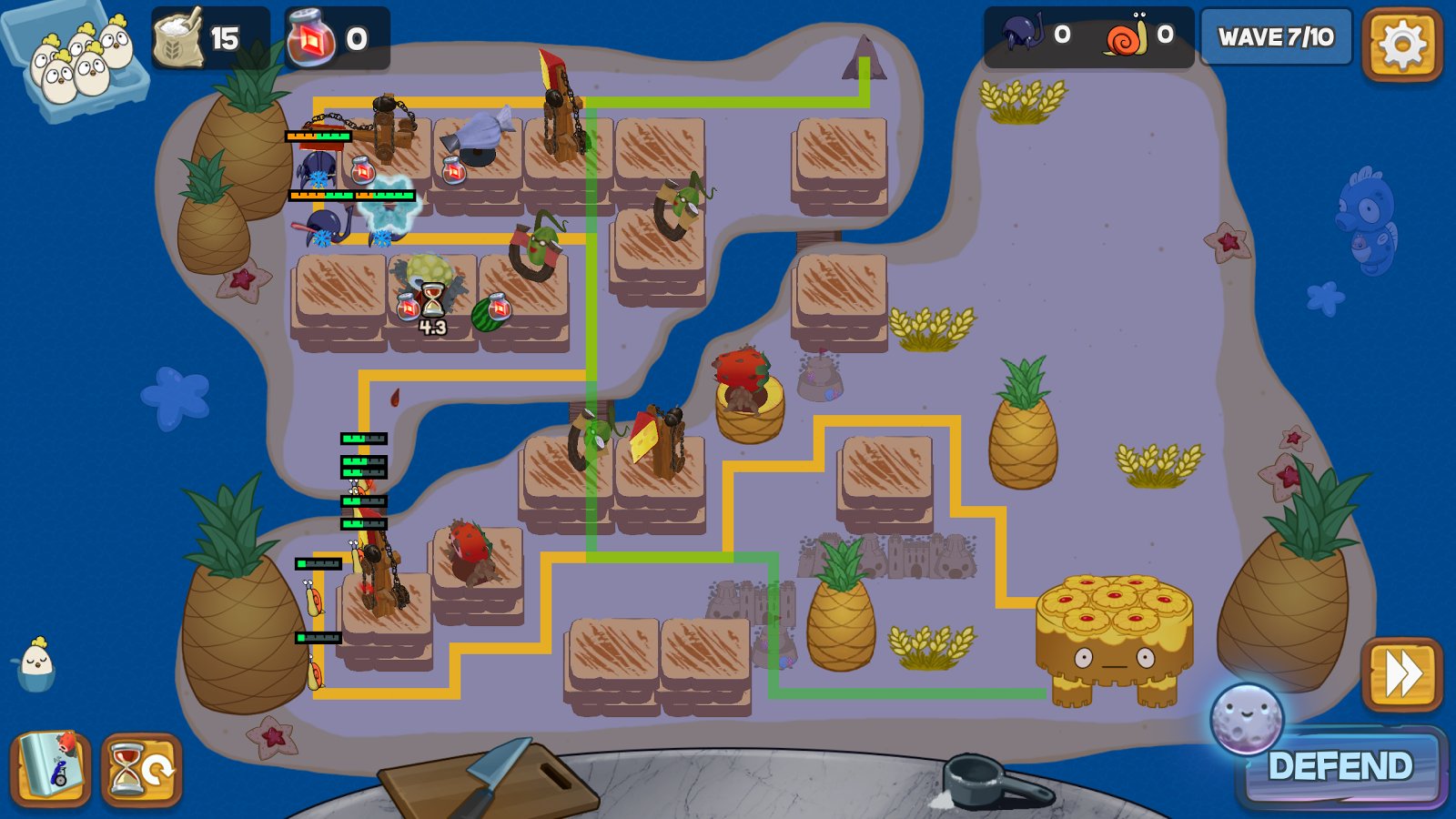Open the gear settings menu
The width and height of the screenshot is (1456, 819).
[x=1401, y=43]
